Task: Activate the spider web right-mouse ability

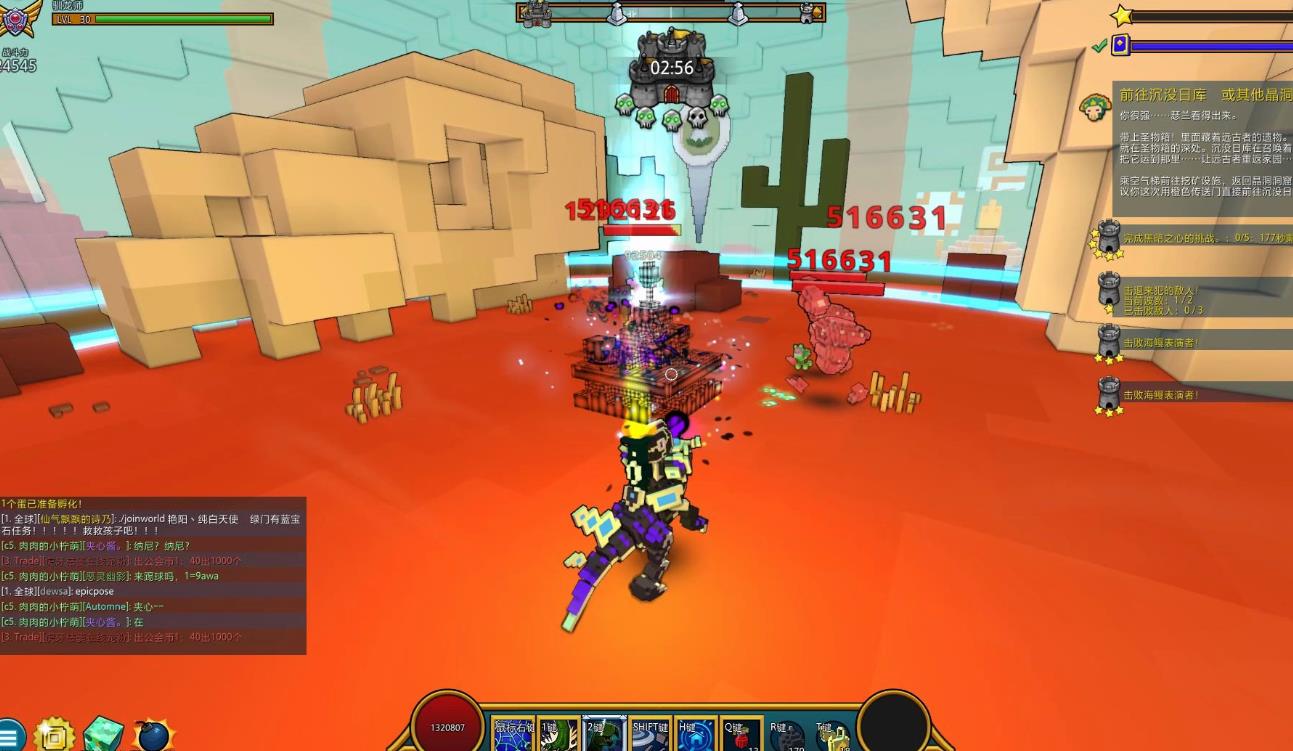Action: pos(514,735)
